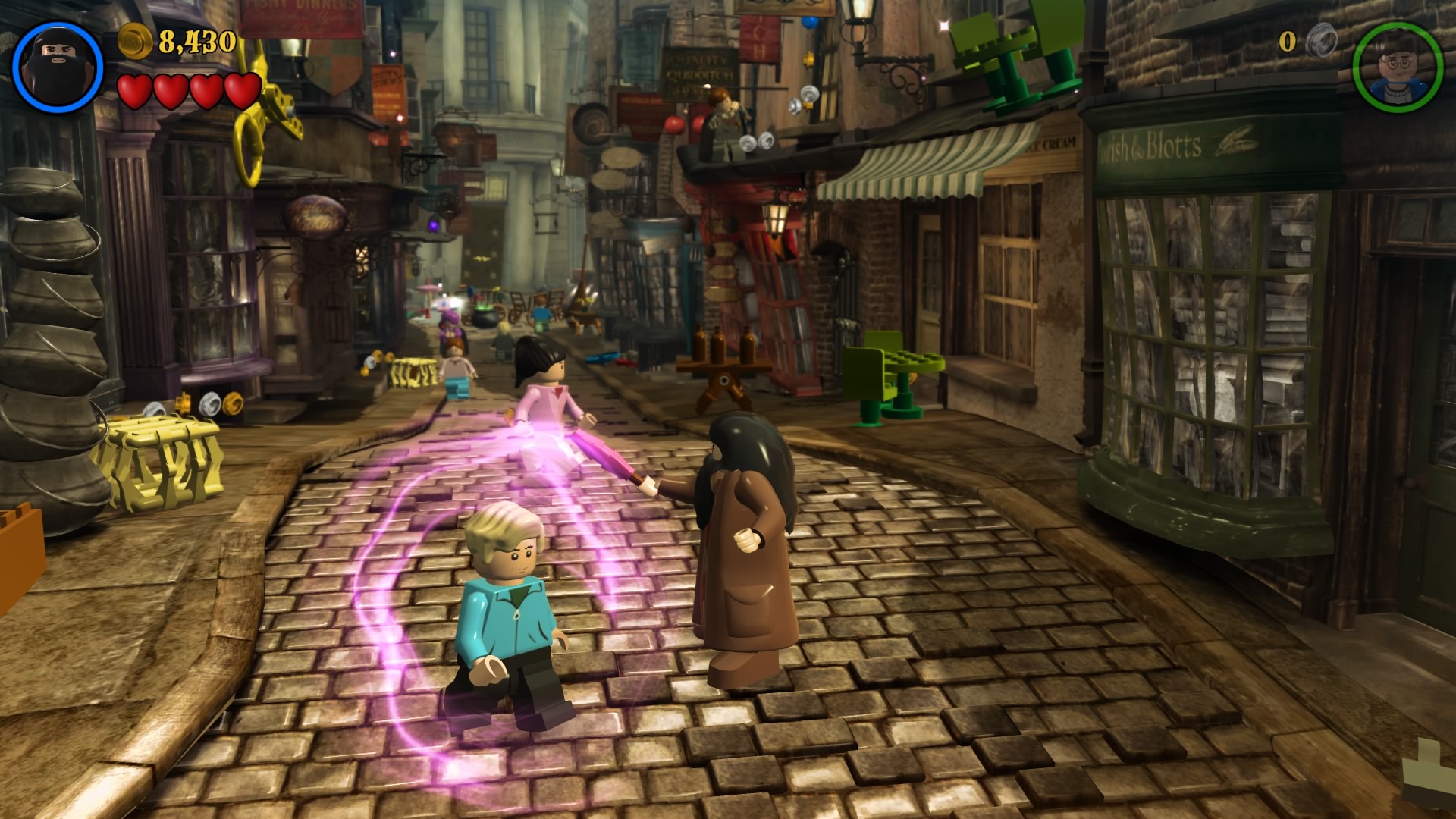Click Hagrid's player one portrait
Image resolution: width=1456 pixels, height=819 pixels.
coord(58,67)
